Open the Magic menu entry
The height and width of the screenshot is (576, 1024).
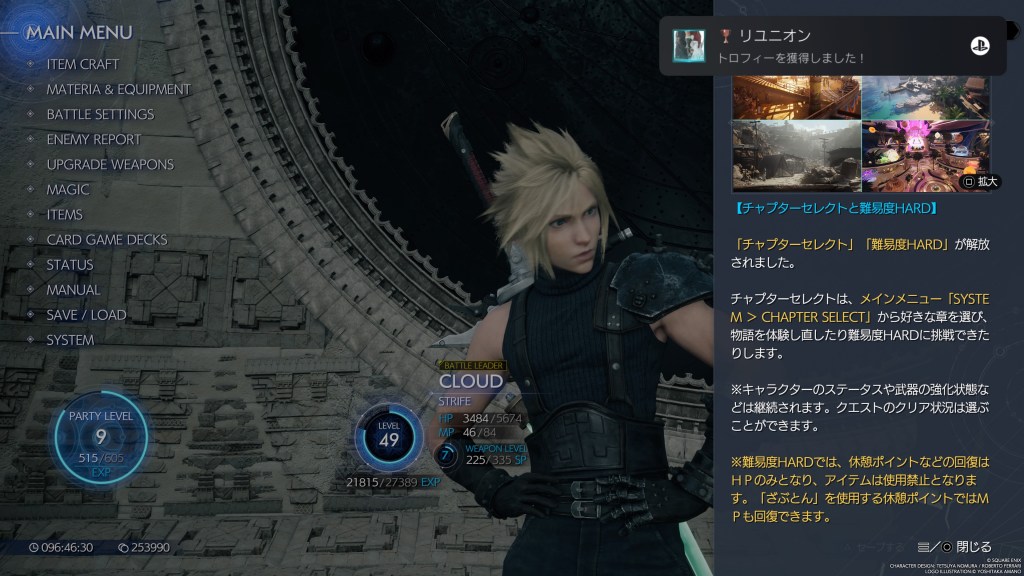tap(68, 189)
